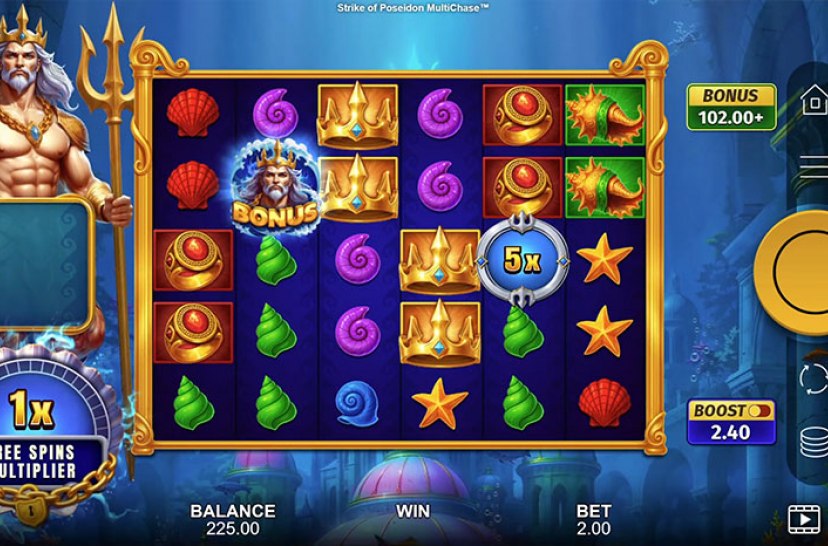828x546 pixels.
Task: Go to the home lobby icon
Action: [x=814, y=100]
